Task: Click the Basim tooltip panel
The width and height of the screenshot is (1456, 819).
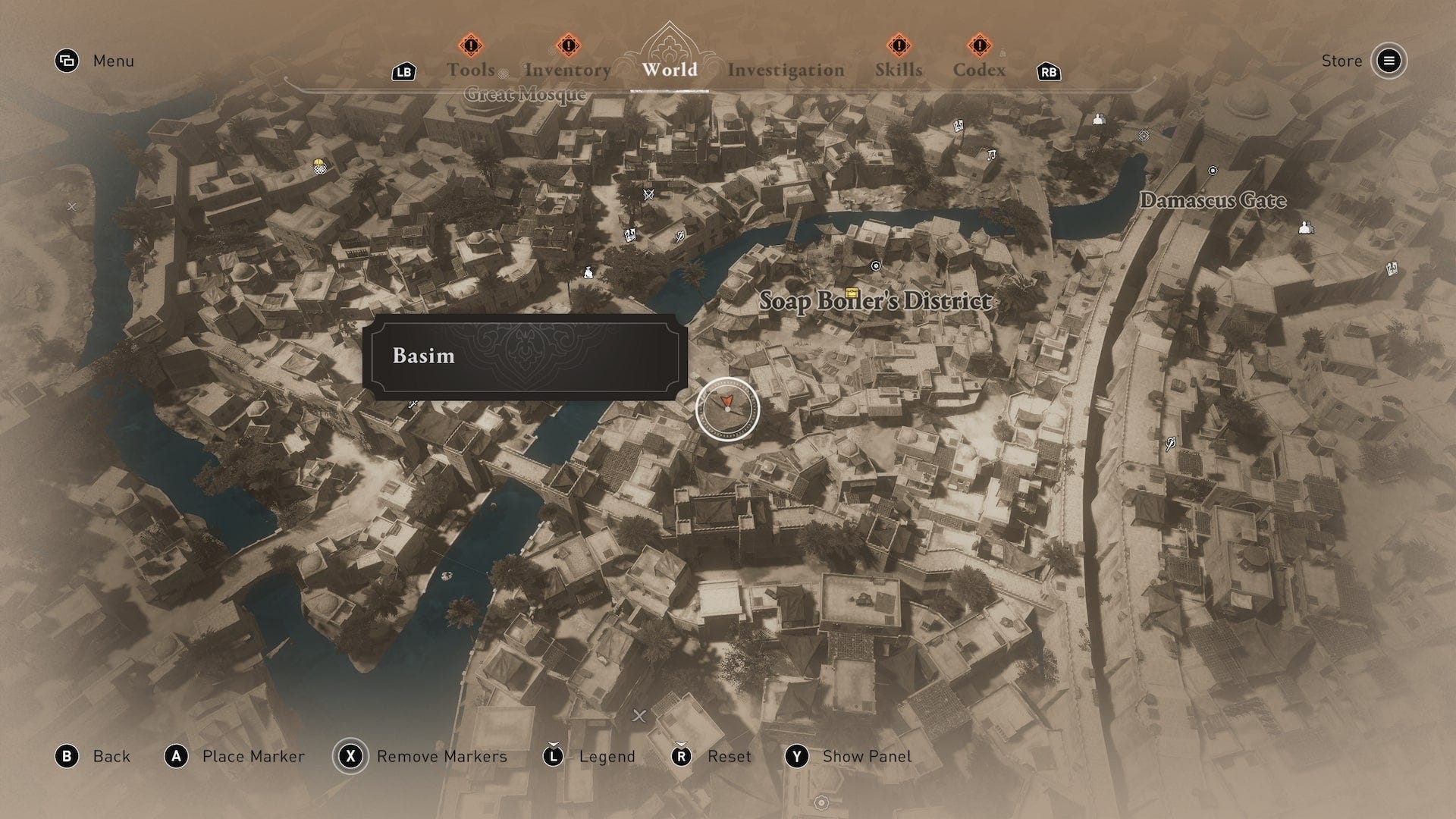Action: 525,356
